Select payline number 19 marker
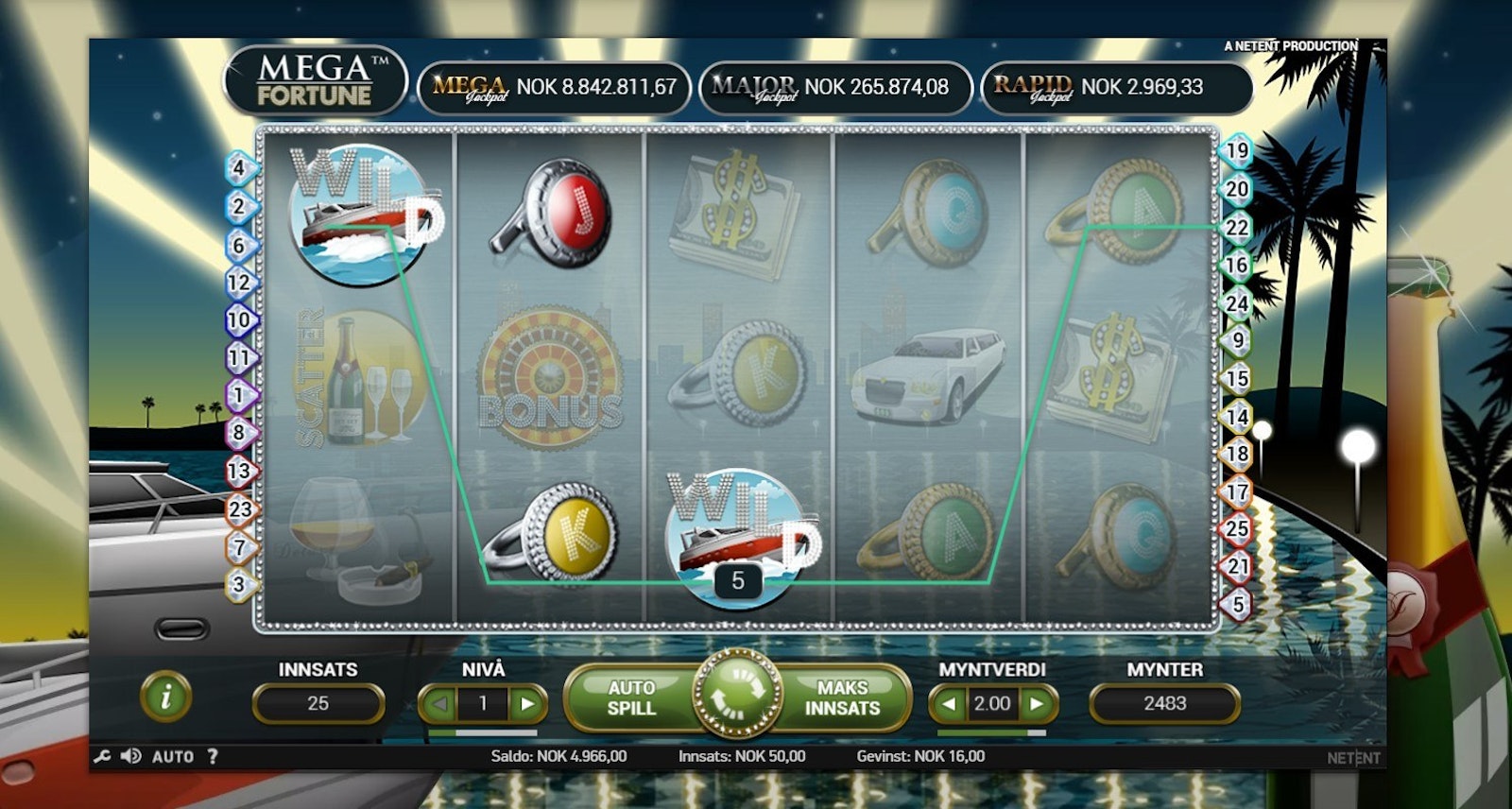The width and height of the screenshot is (1512, 809). pos(1237,151)
